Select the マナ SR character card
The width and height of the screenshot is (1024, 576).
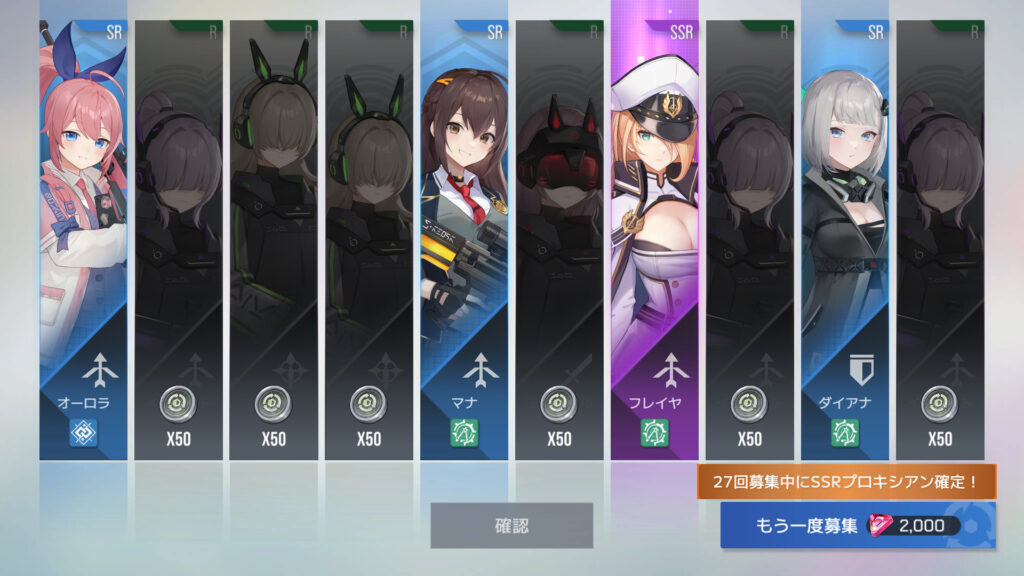click(464, 240)
